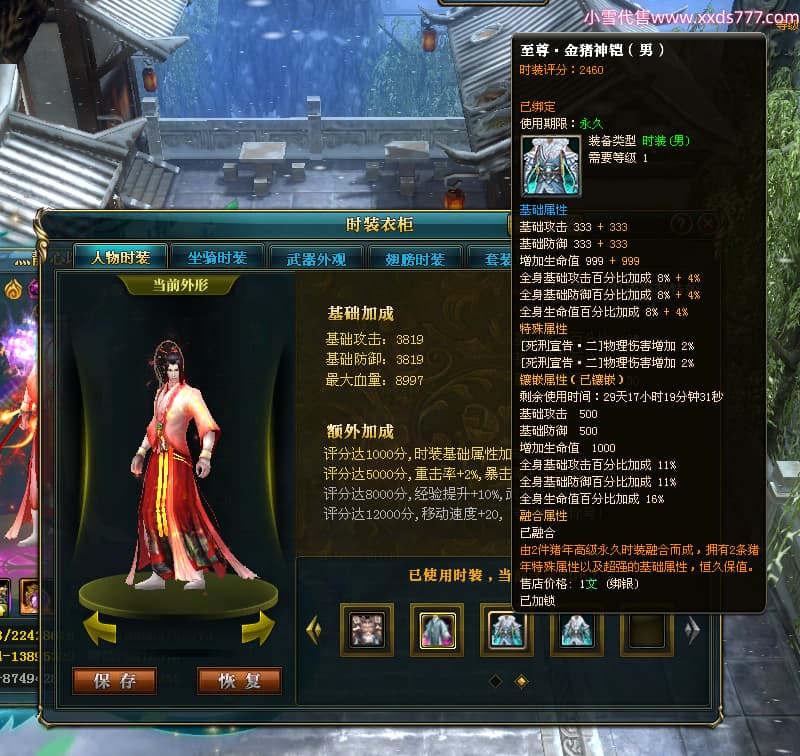Rotate character model with left yellow arrow
Image resolution: width=800 pixels, height=756 pixels.
click(x=98, y=627)
